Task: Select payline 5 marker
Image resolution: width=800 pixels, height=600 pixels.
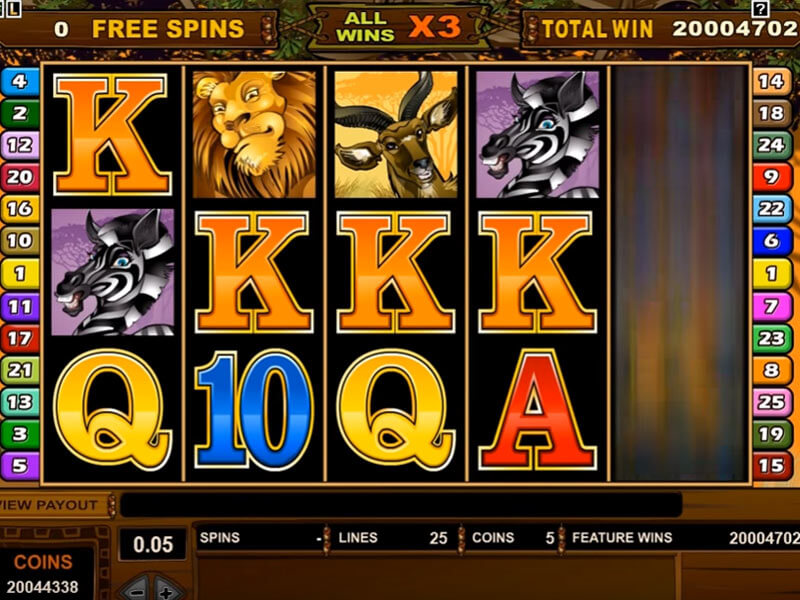Action: pos(20,465)
